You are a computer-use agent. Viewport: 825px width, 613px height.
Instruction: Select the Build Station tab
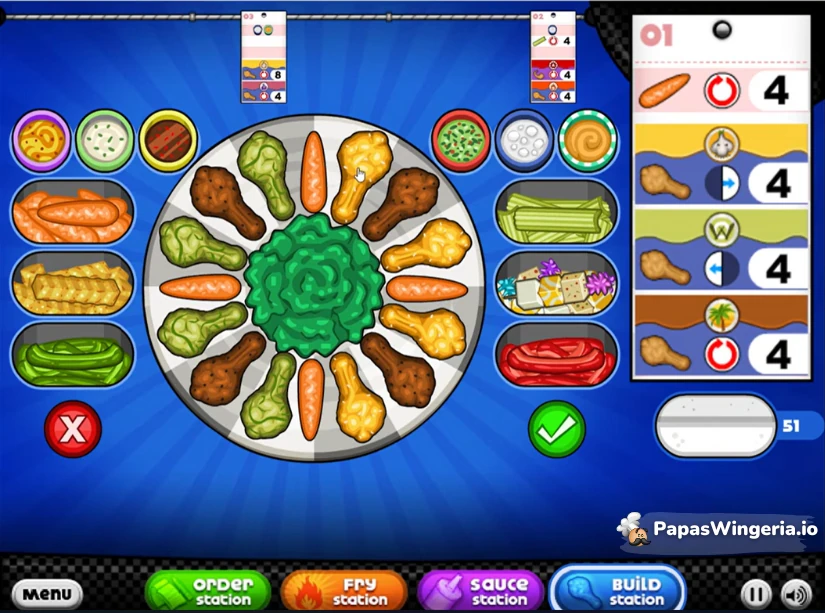(617, 590)
